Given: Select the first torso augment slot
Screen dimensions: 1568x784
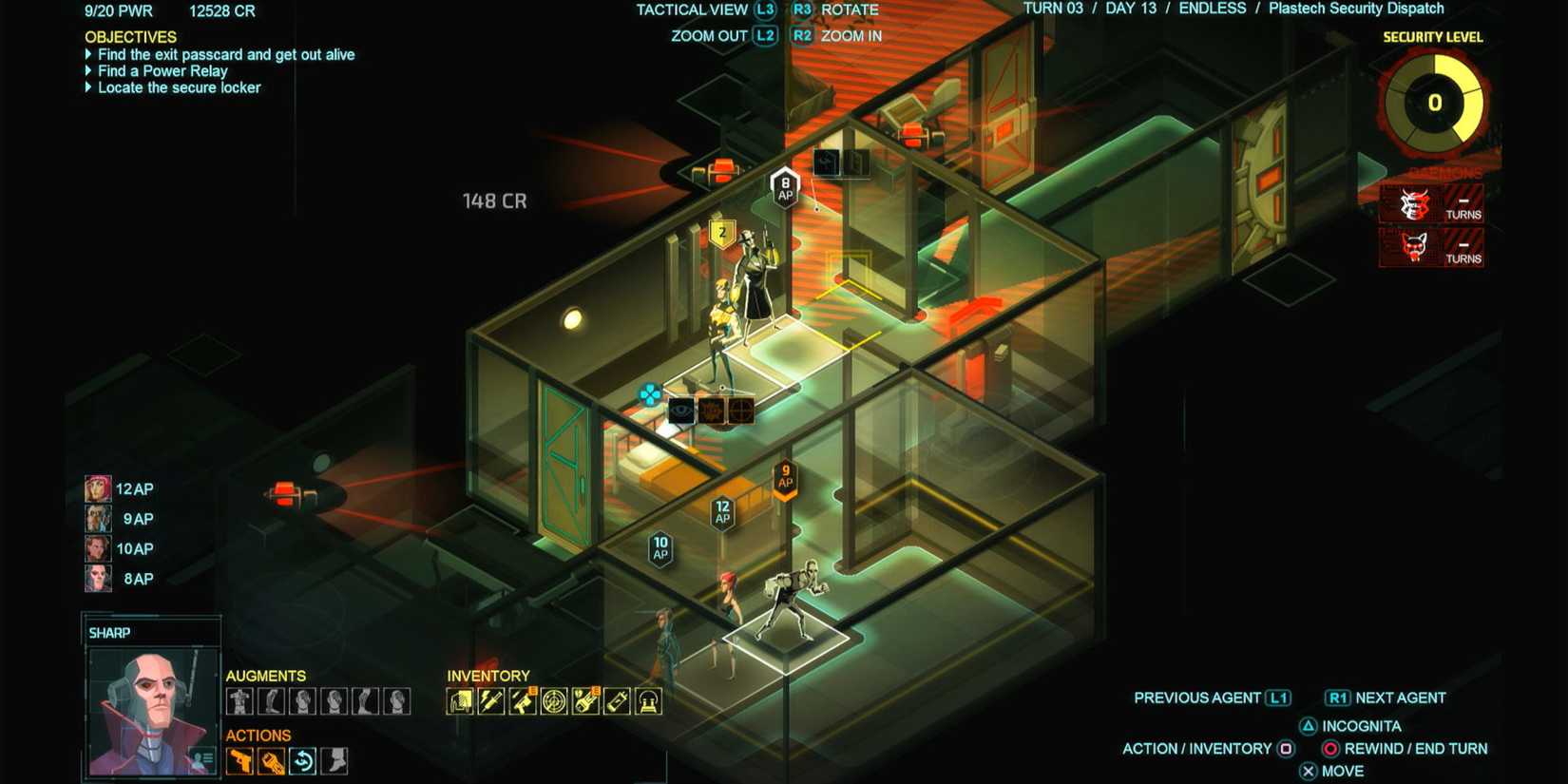Looking at the screenshot, I should pos(239,701).
